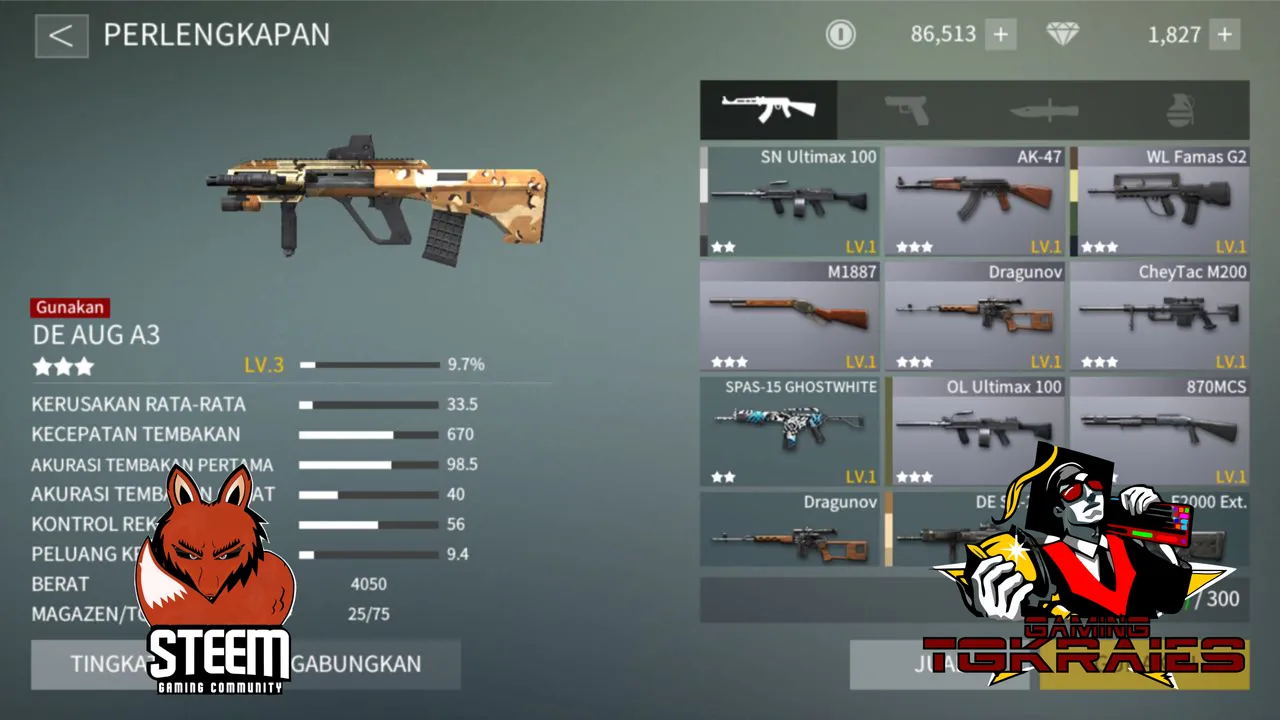Select the SN Ultimax 100 weapon
1280x720 pixels.
click(791, 201)
